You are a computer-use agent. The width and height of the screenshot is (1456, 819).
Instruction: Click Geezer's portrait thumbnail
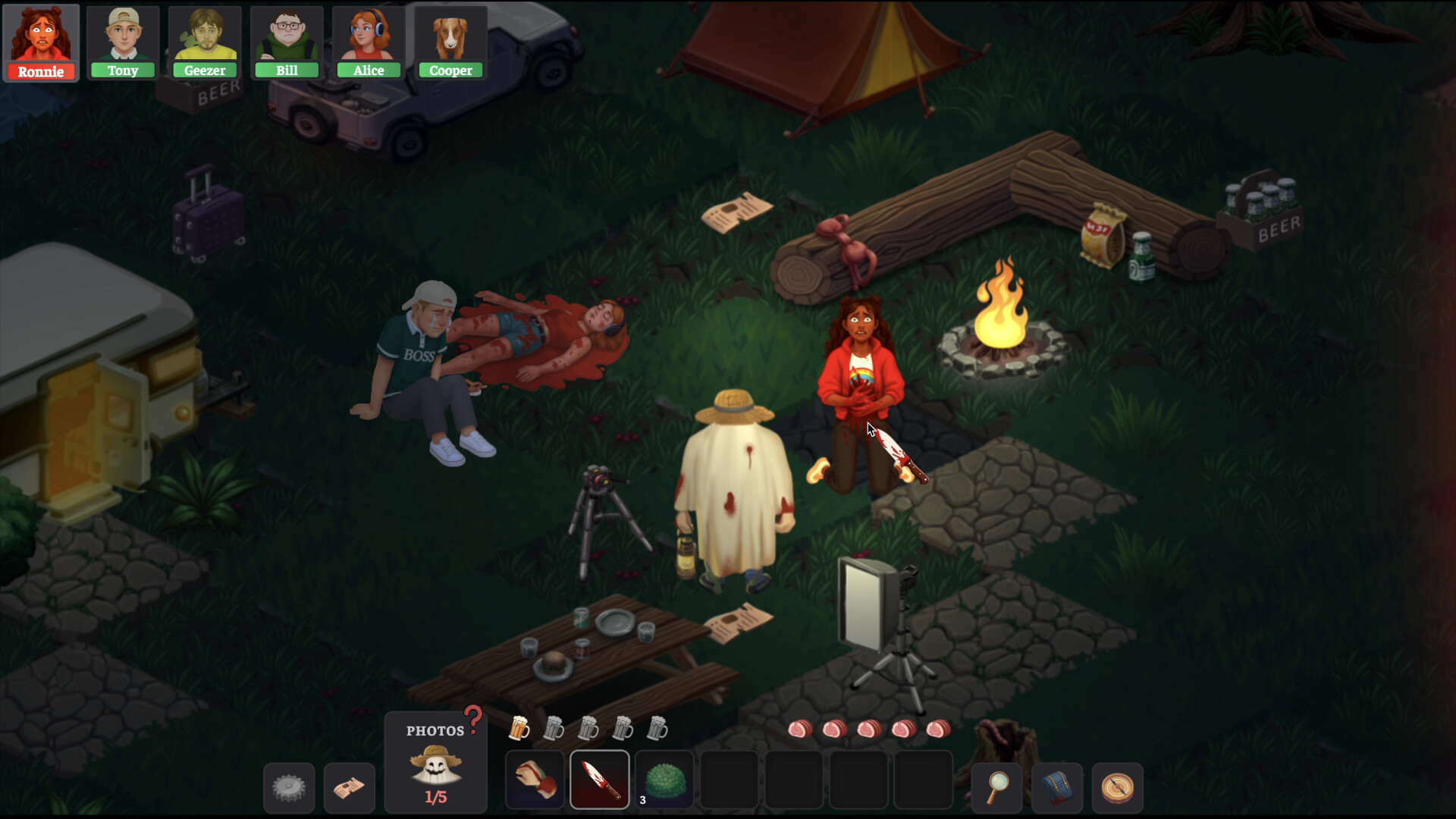(205, 38)
